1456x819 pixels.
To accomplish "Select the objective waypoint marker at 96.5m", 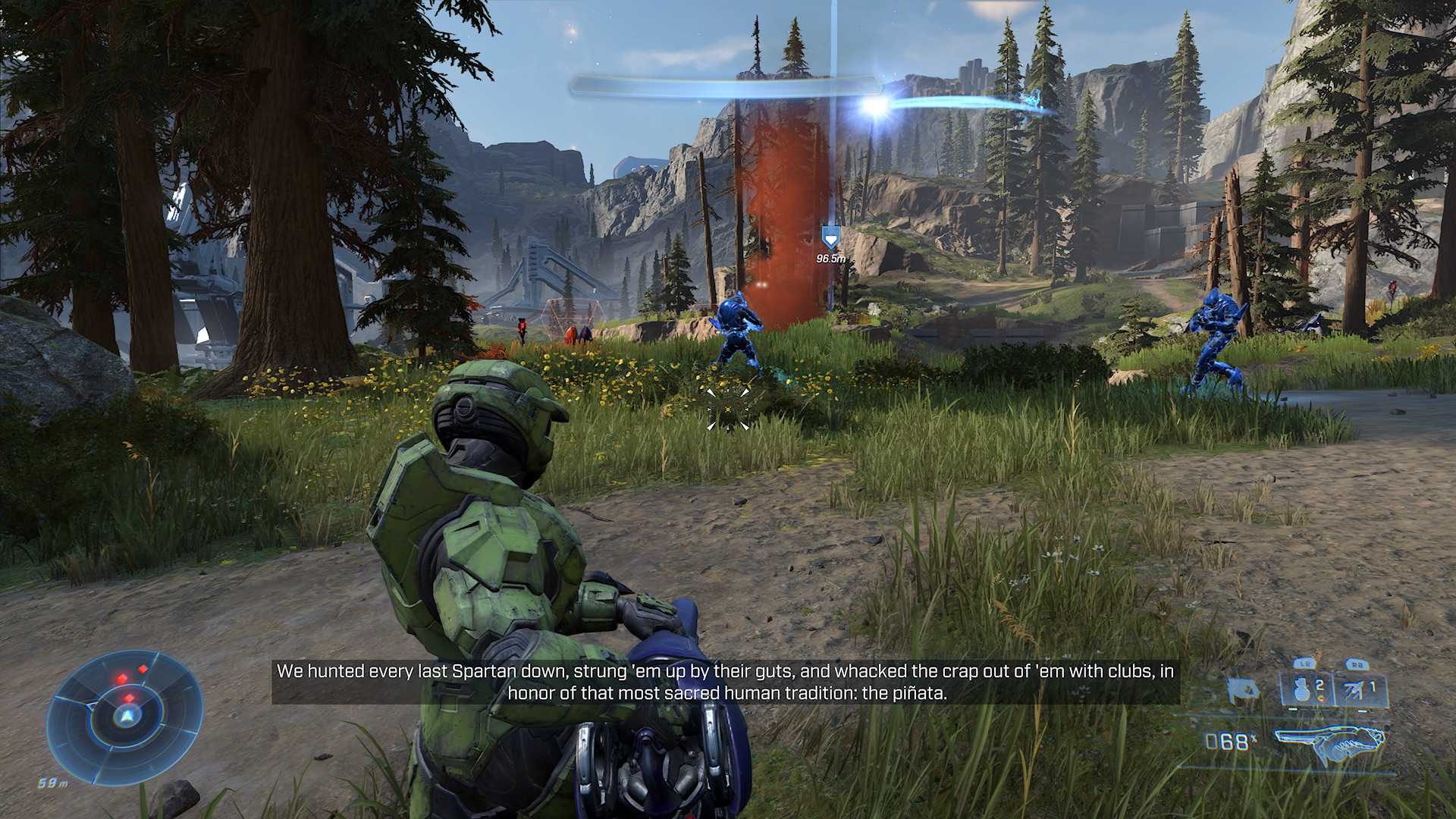I will click(x=831, y=240).
